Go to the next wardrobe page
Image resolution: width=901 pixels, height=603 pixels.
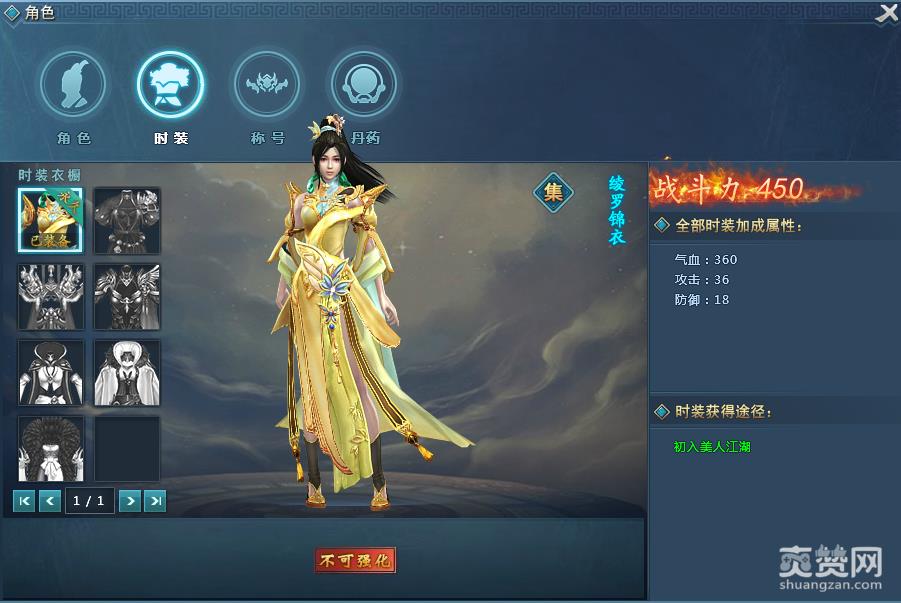(x=129, y=501)
